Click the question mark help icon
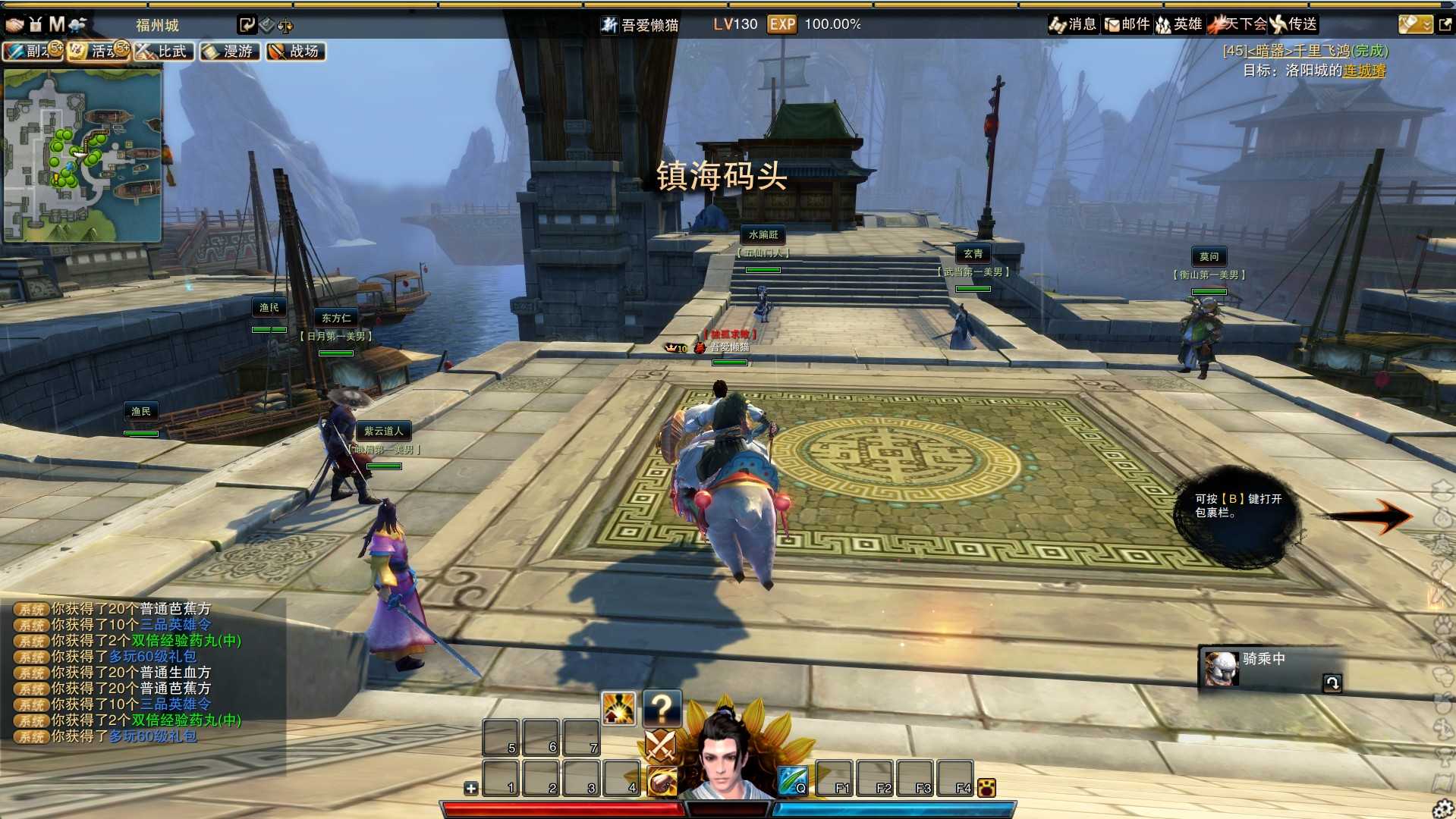 662,708
